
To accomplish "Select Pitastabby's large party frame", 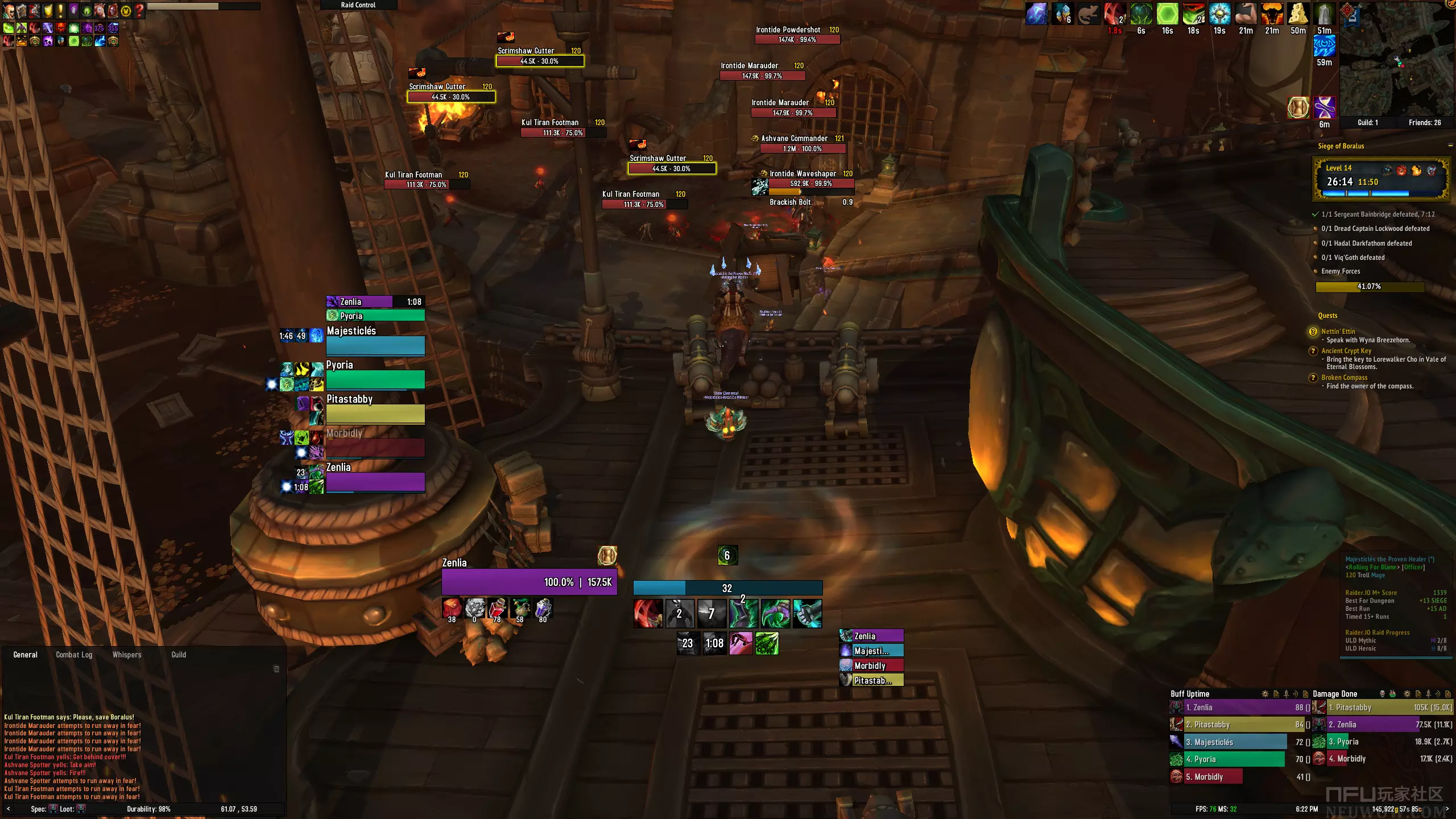I will coord(375,413).
